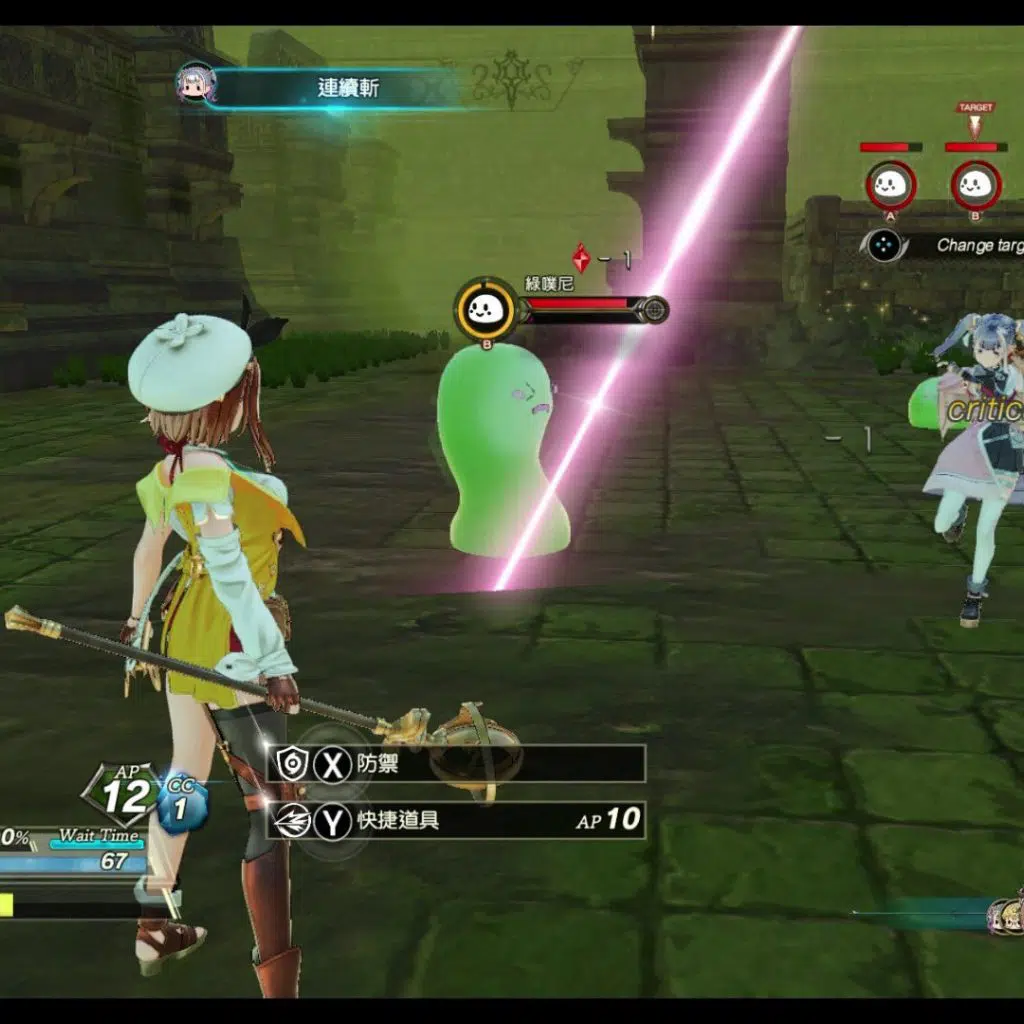Choose the 防禦 guard command
Viewport: 1024px width, 1024px height.
click(x=457, y=764)
